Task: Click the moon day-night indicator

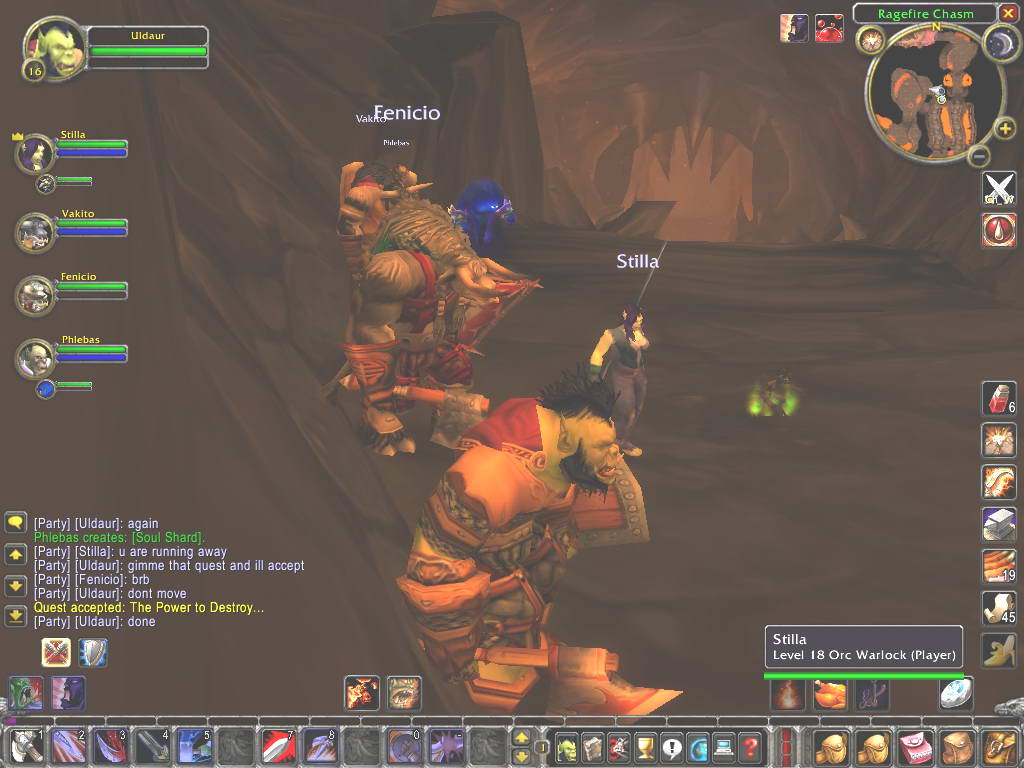Action: [1000, 40]
